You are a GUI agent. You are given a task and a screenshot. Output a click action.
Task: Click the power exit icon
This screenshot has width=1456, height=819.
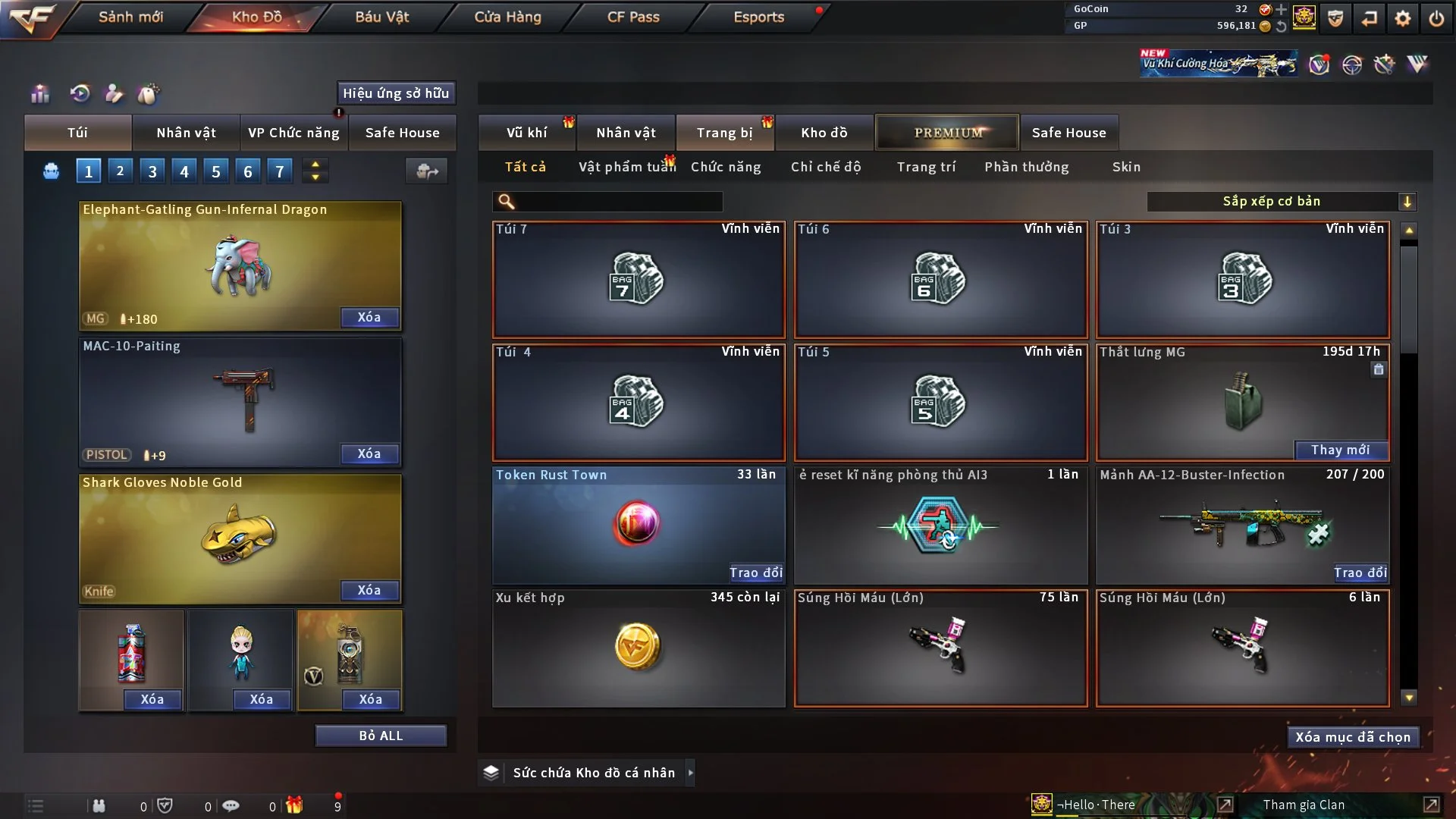[1436, 18]
